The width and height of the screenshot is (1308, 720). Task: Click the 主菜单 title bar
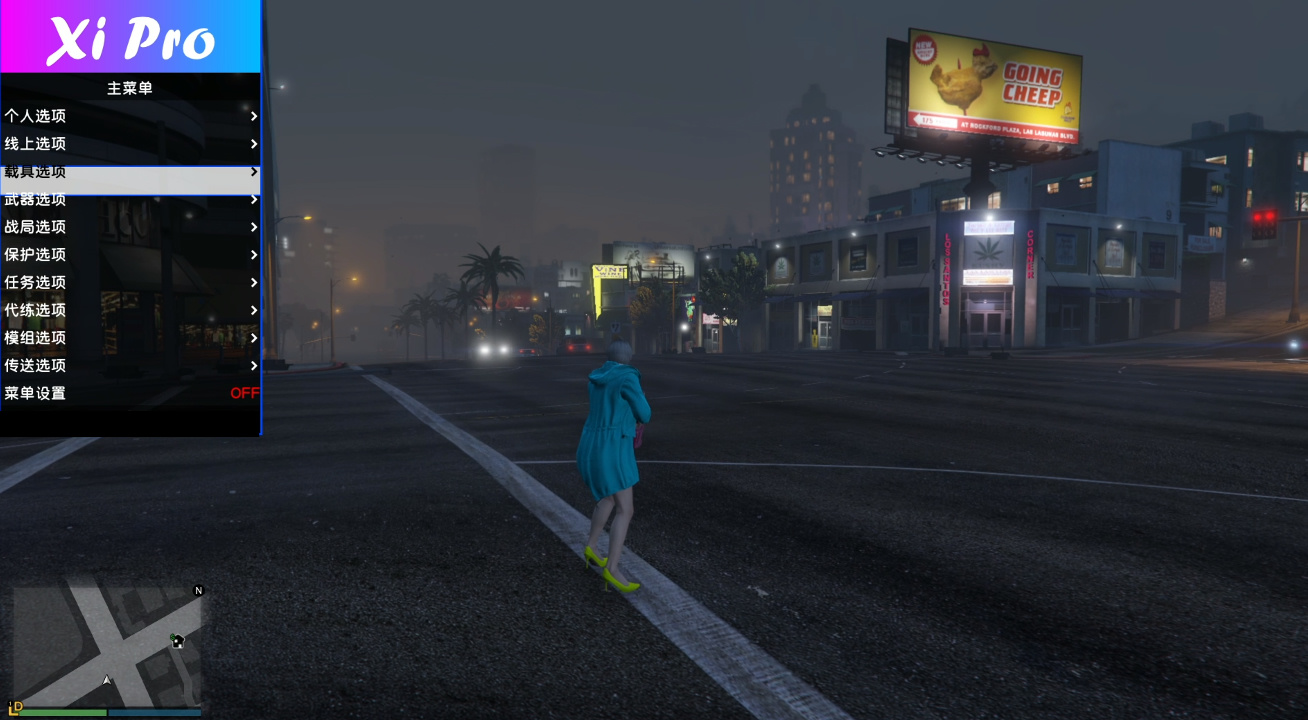[x=130, y=87]
